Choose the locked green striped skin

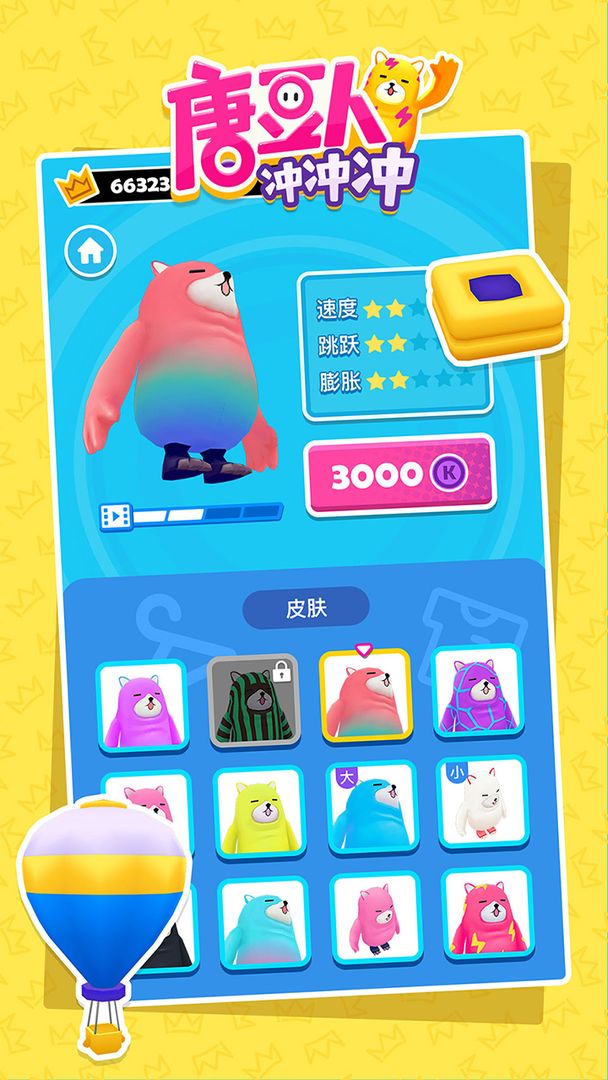[254, 703]
